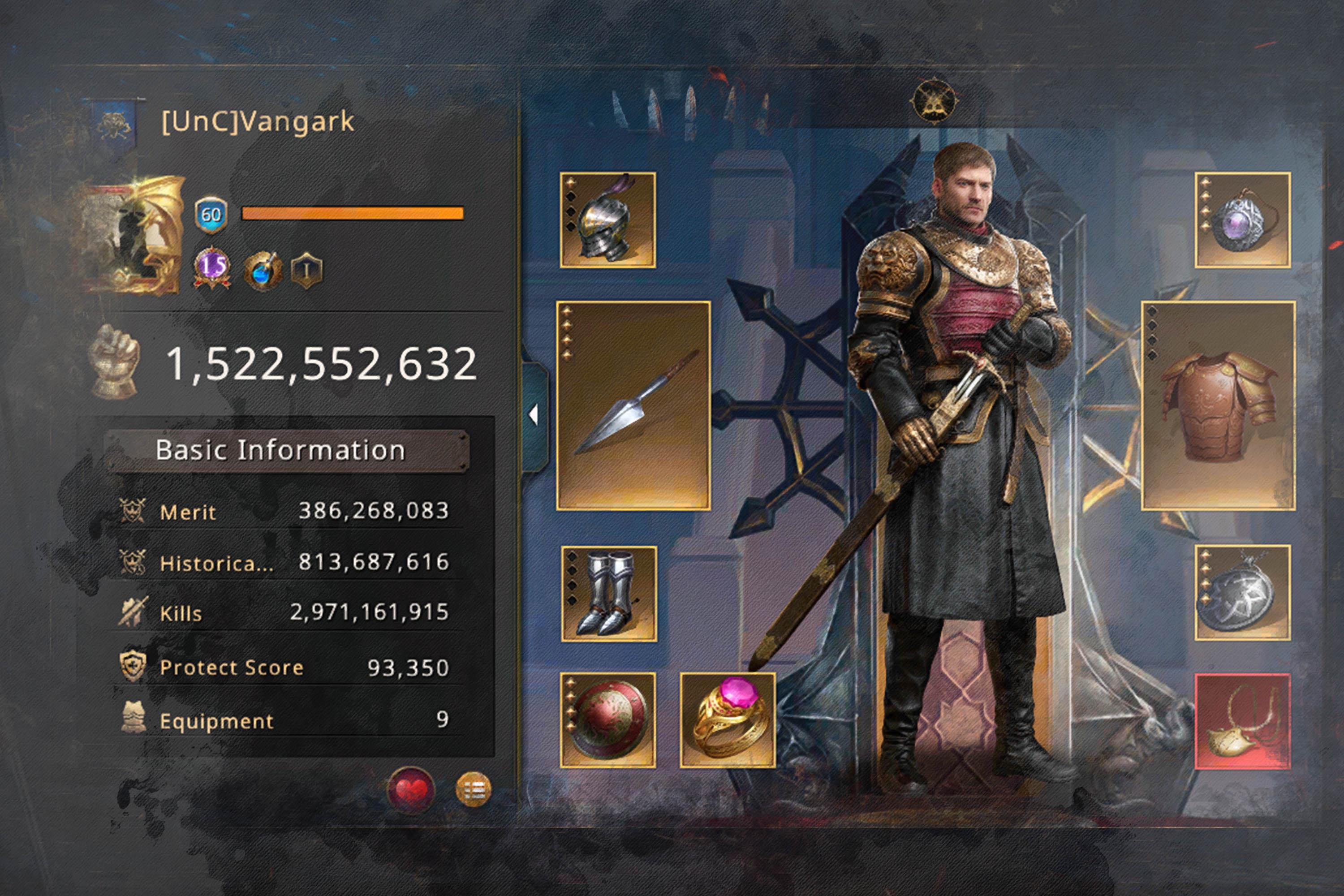Select the steel boots equipment slot
This screenshot has width=1344, height=896.
(x=608, y=594)
